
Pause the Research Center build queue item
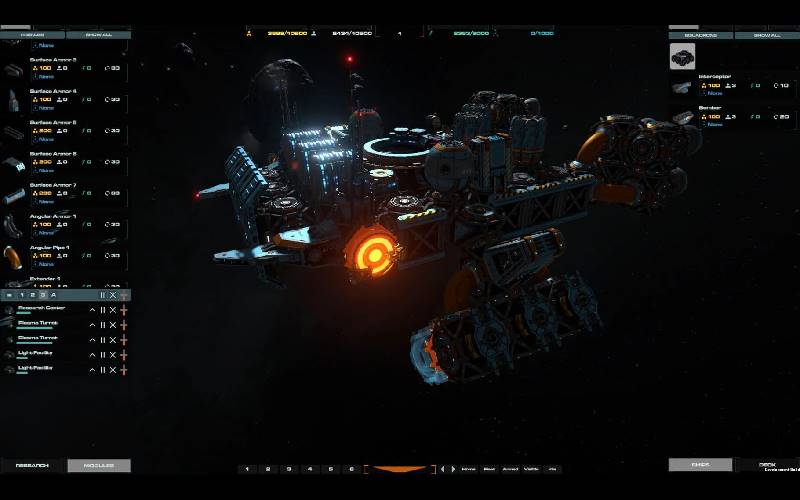[x=102, y=310]
